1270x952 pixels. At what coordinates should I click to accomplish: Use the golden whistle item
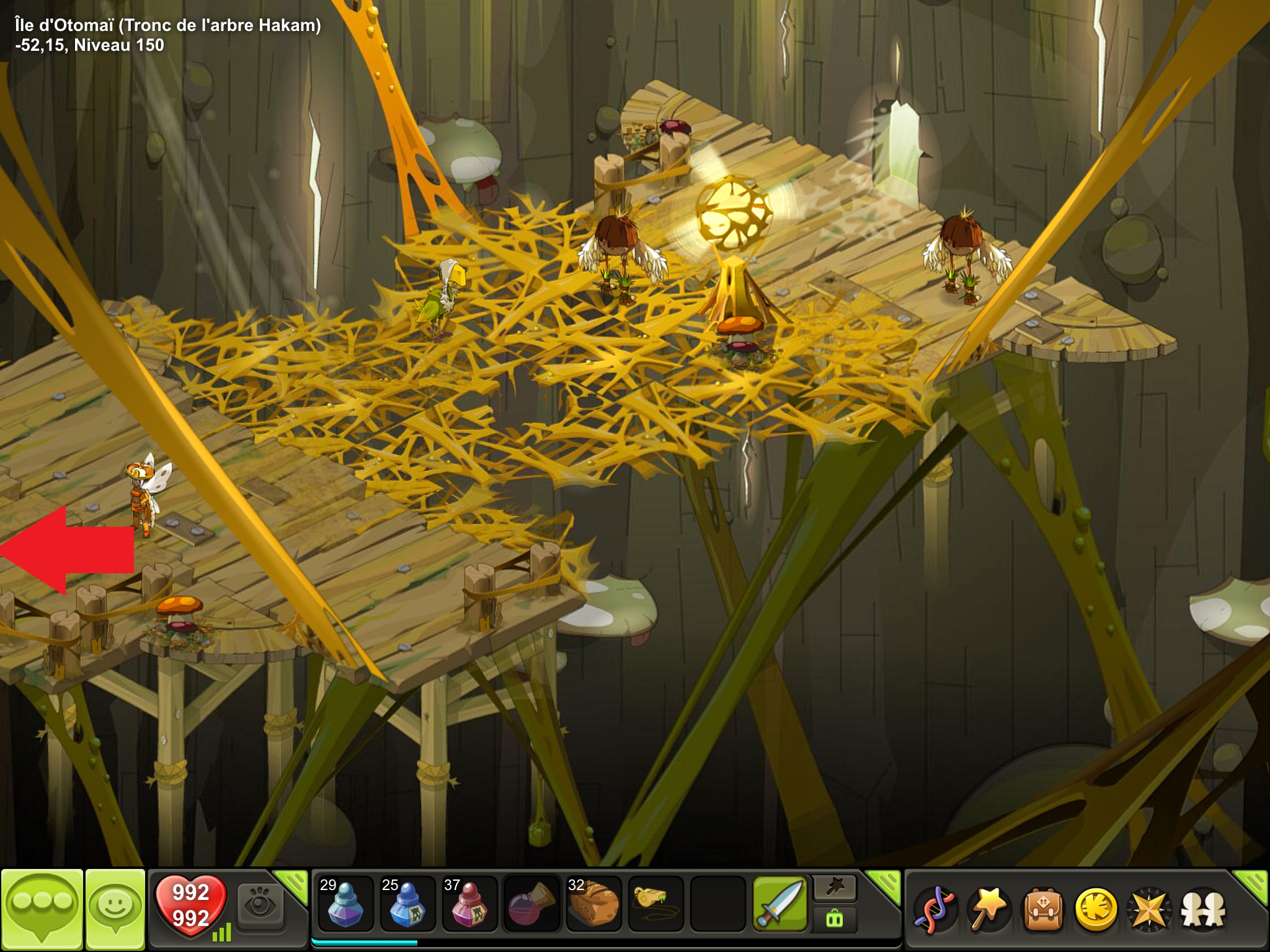[x=655, y=905]
